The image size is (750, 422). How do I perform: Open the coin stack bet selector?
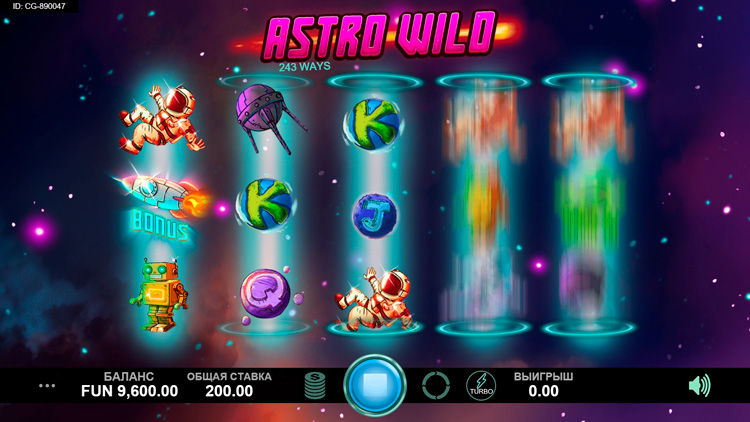(x=315, y=385)
